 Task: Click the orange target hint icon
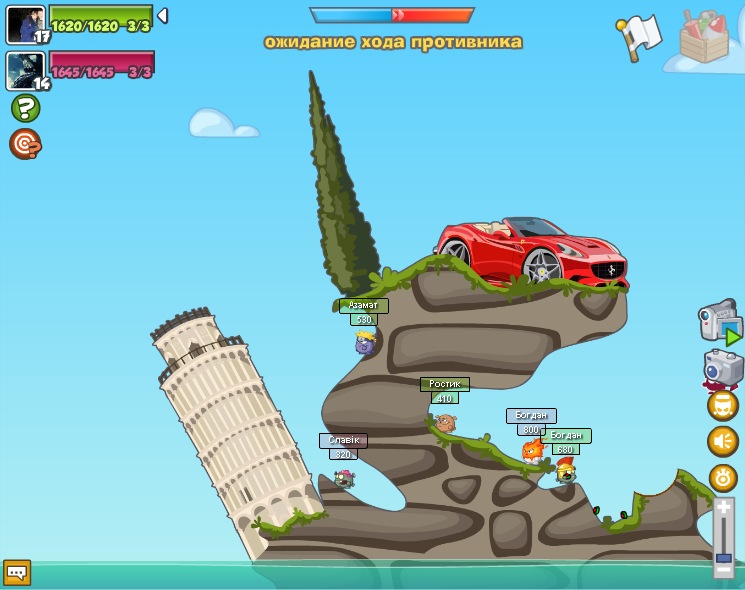tap(25, 144)
